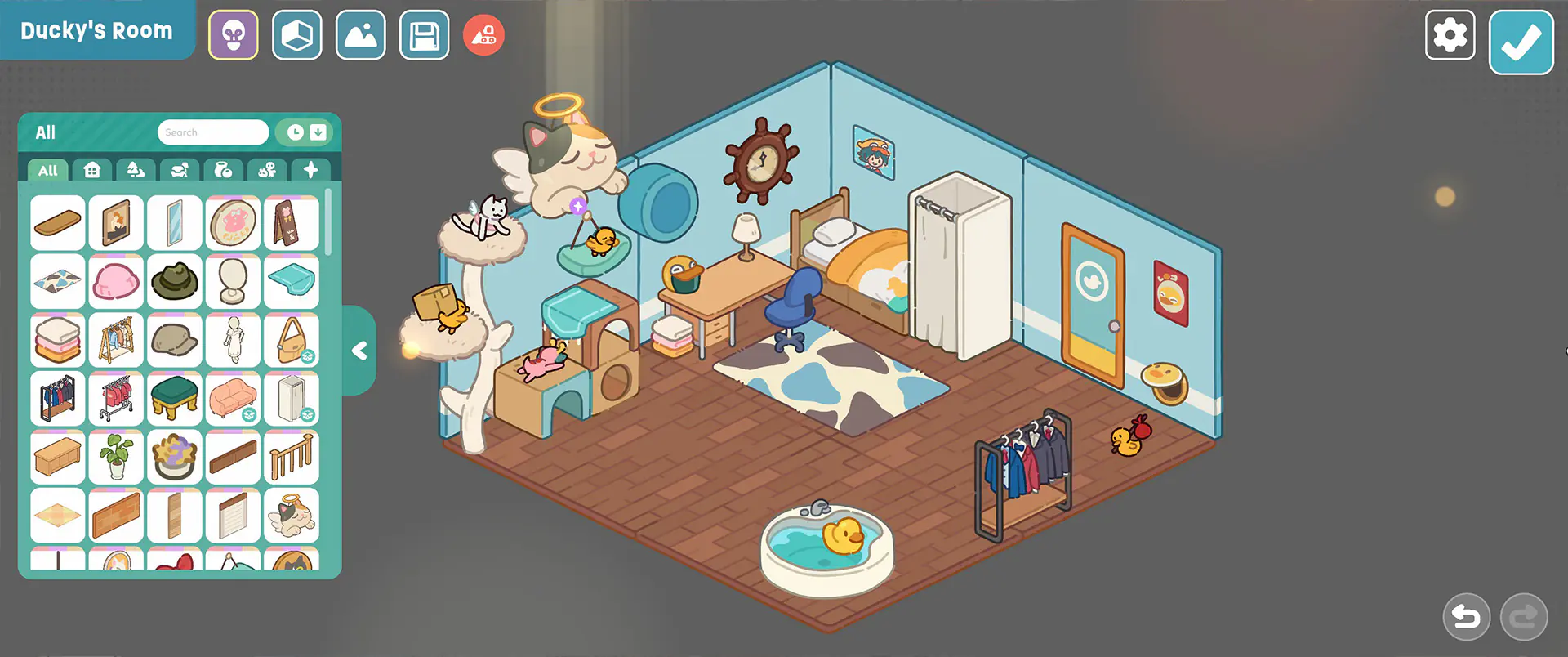1568x657 pixels.
Task: Switch to the house category tab
Action: pyautogui.click(x=92, y=170)
